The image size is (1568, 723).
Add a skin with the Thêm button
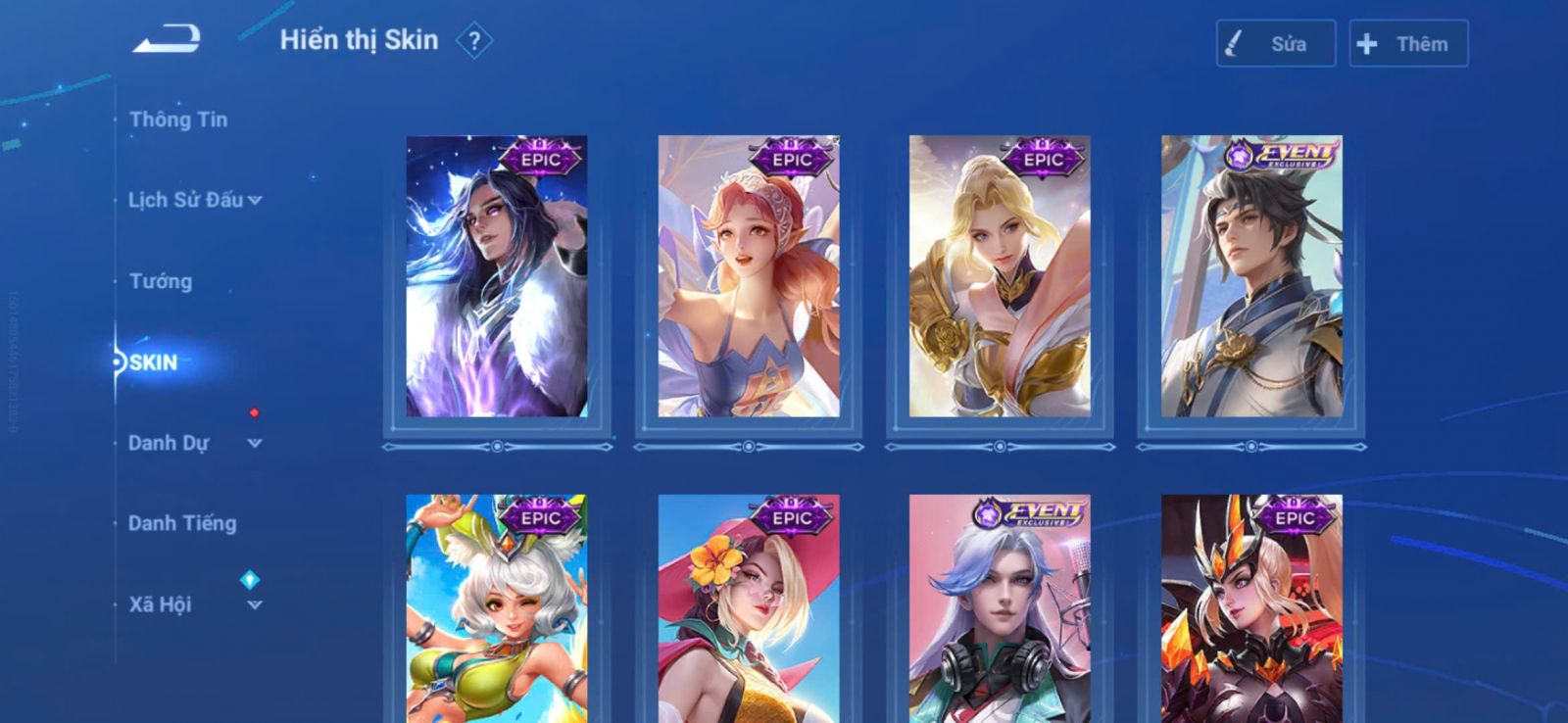[1408, 44]
